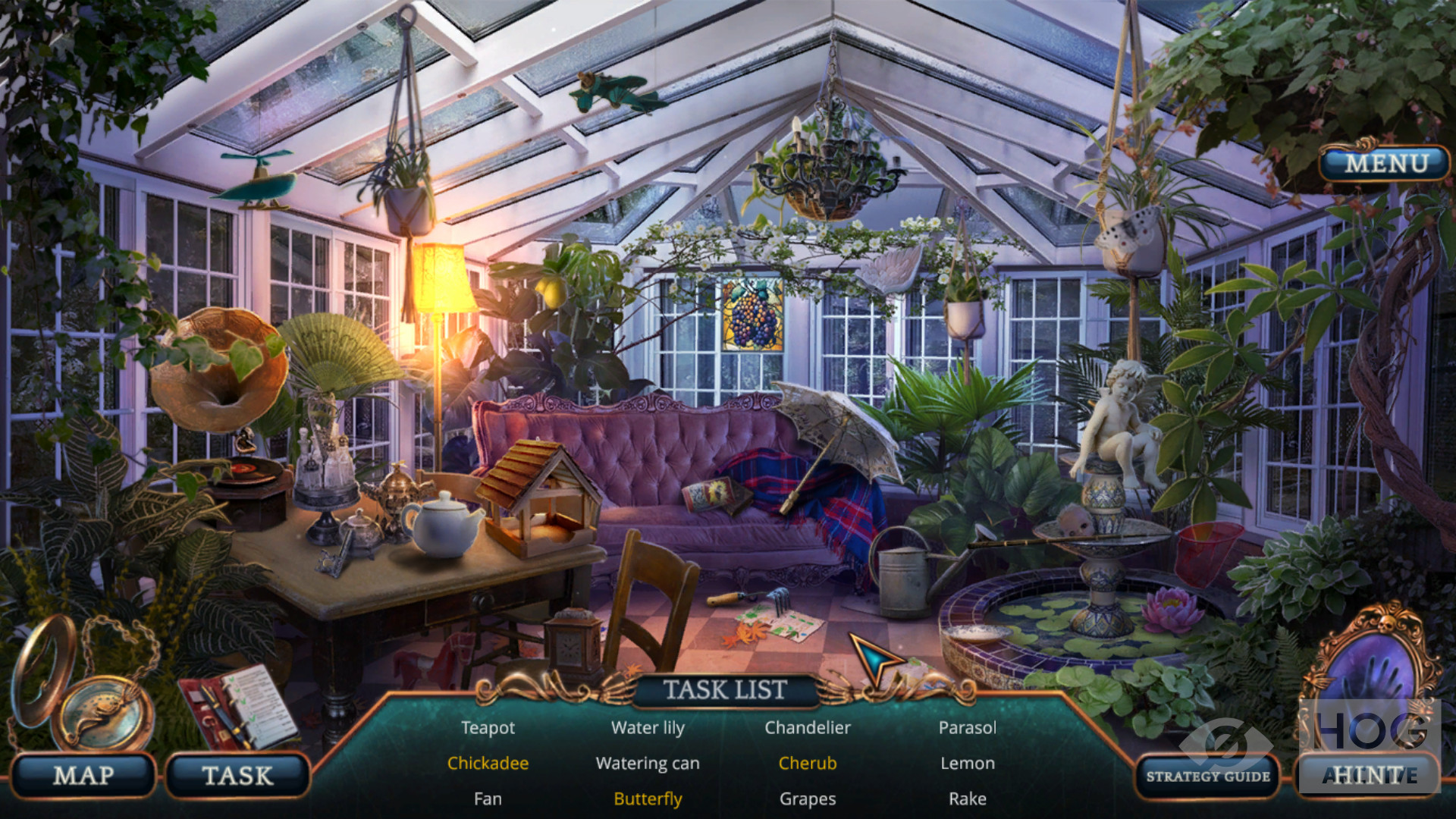Select Grapes in the task list
Image resolution: width=1456 pixels, height=819 pixels.
tap(808, 799)
